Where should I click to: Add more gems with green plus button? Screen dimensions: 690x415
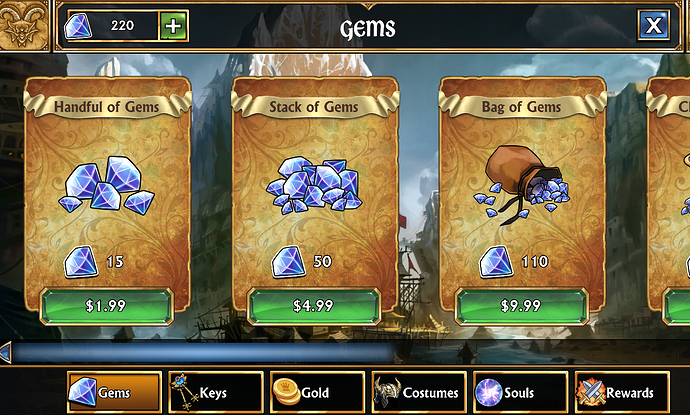173,26
